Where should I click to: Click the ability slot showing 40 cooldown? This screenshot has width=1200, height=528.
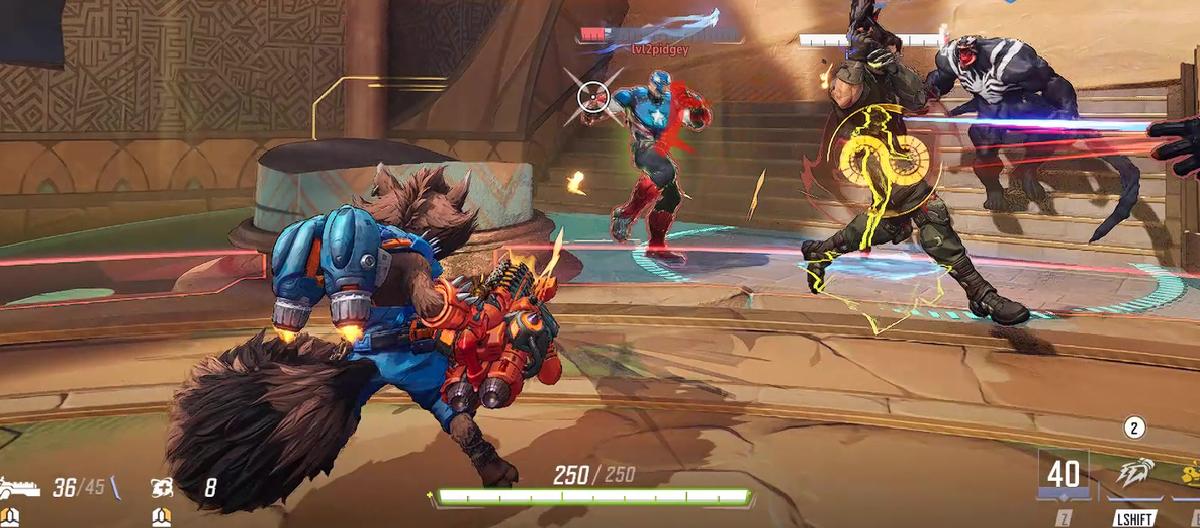click(x=1062, y=472)
